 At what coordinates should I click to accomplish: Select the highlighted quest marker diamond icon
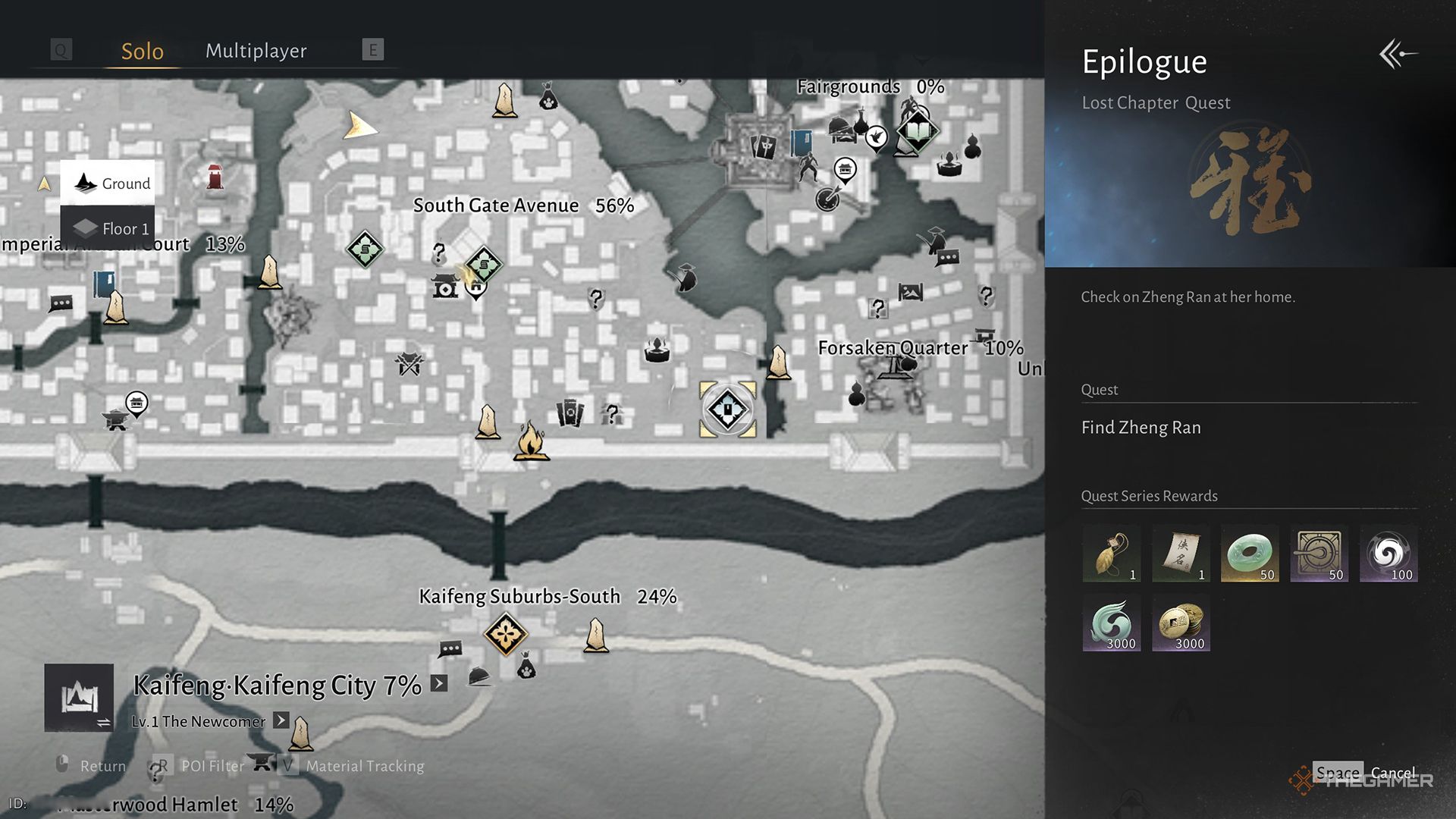click(x=726, y=409)
